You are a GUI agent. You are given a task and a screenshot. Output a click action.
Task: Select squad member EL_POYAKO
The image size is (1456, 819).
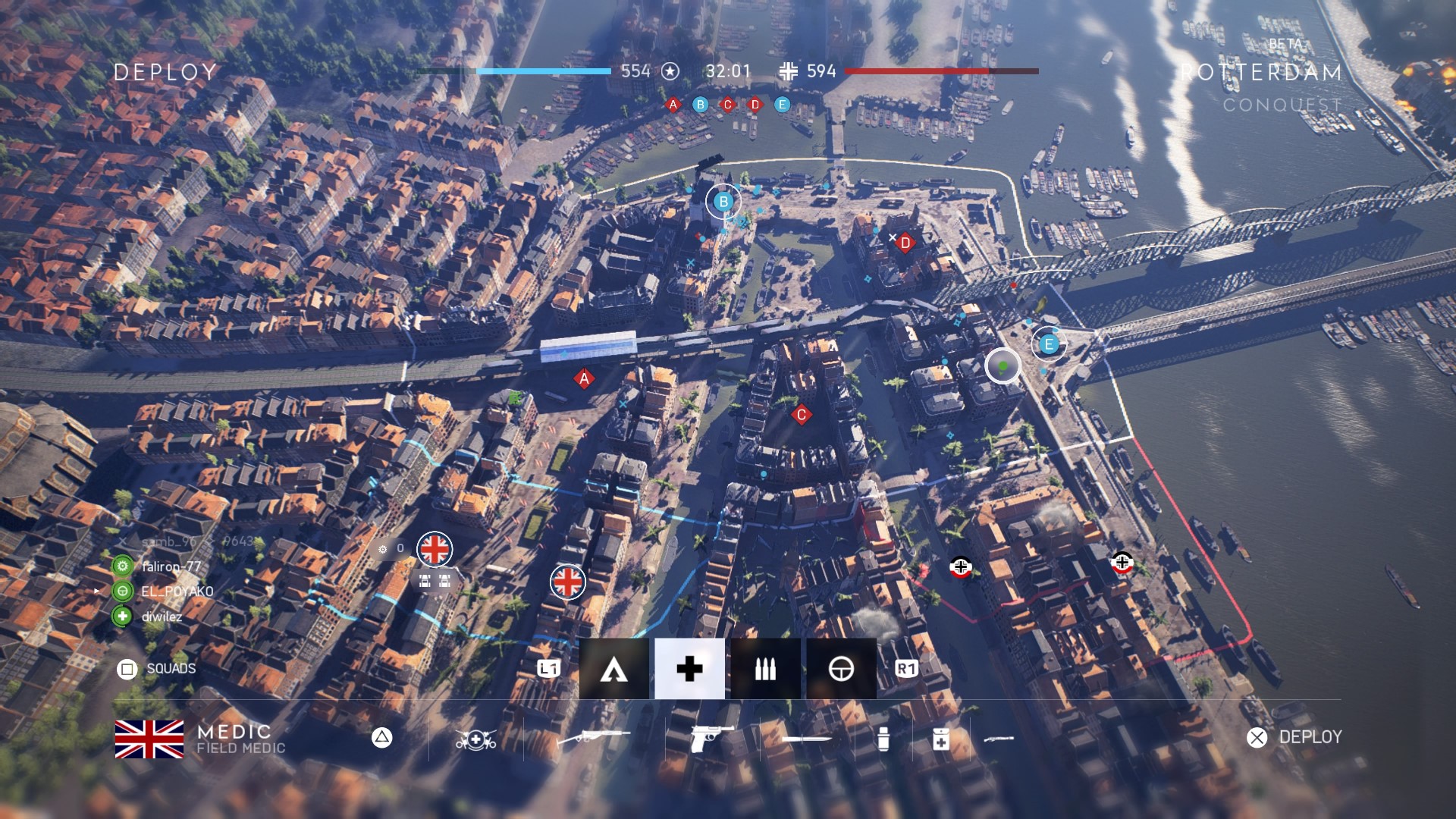pos(177,591)
